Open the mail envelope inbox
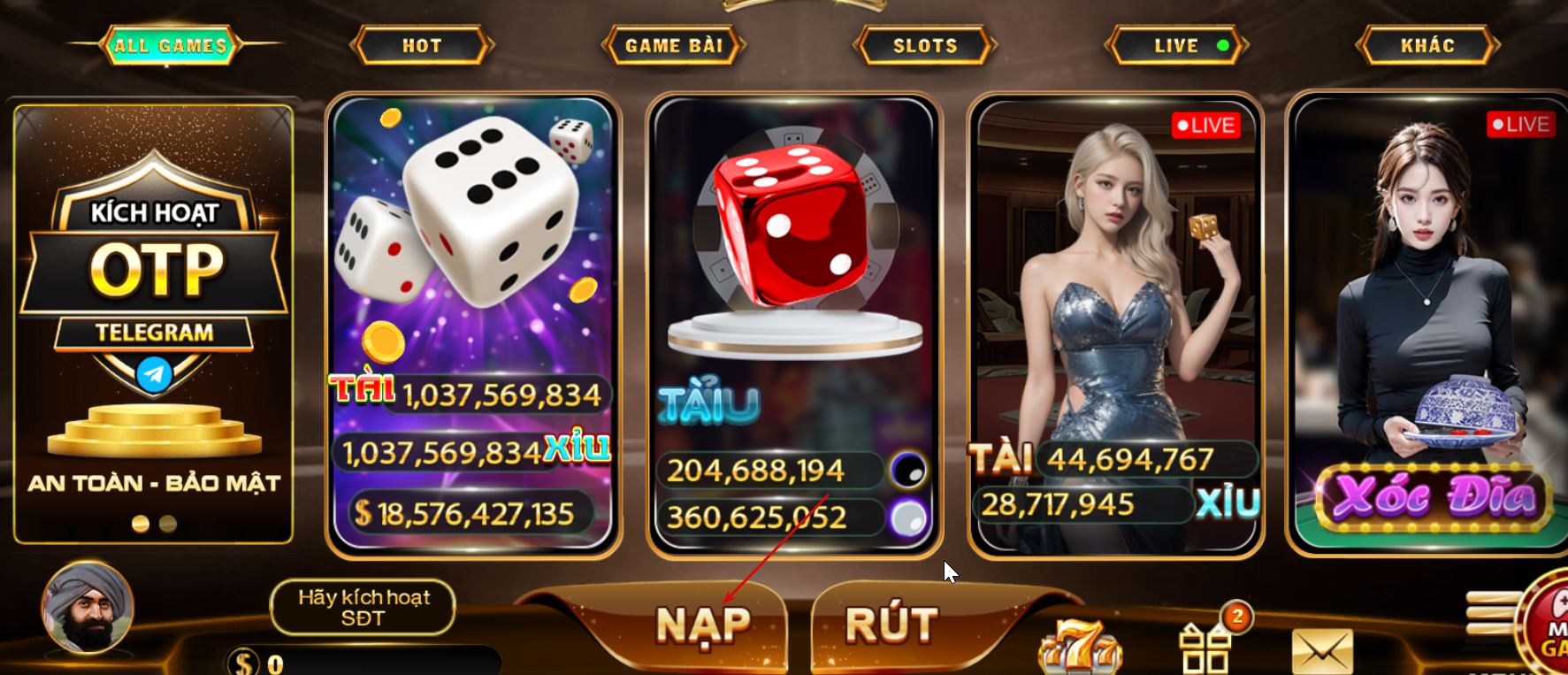This screenshot has height=675, width=1568. click(x=1321, y=650)
